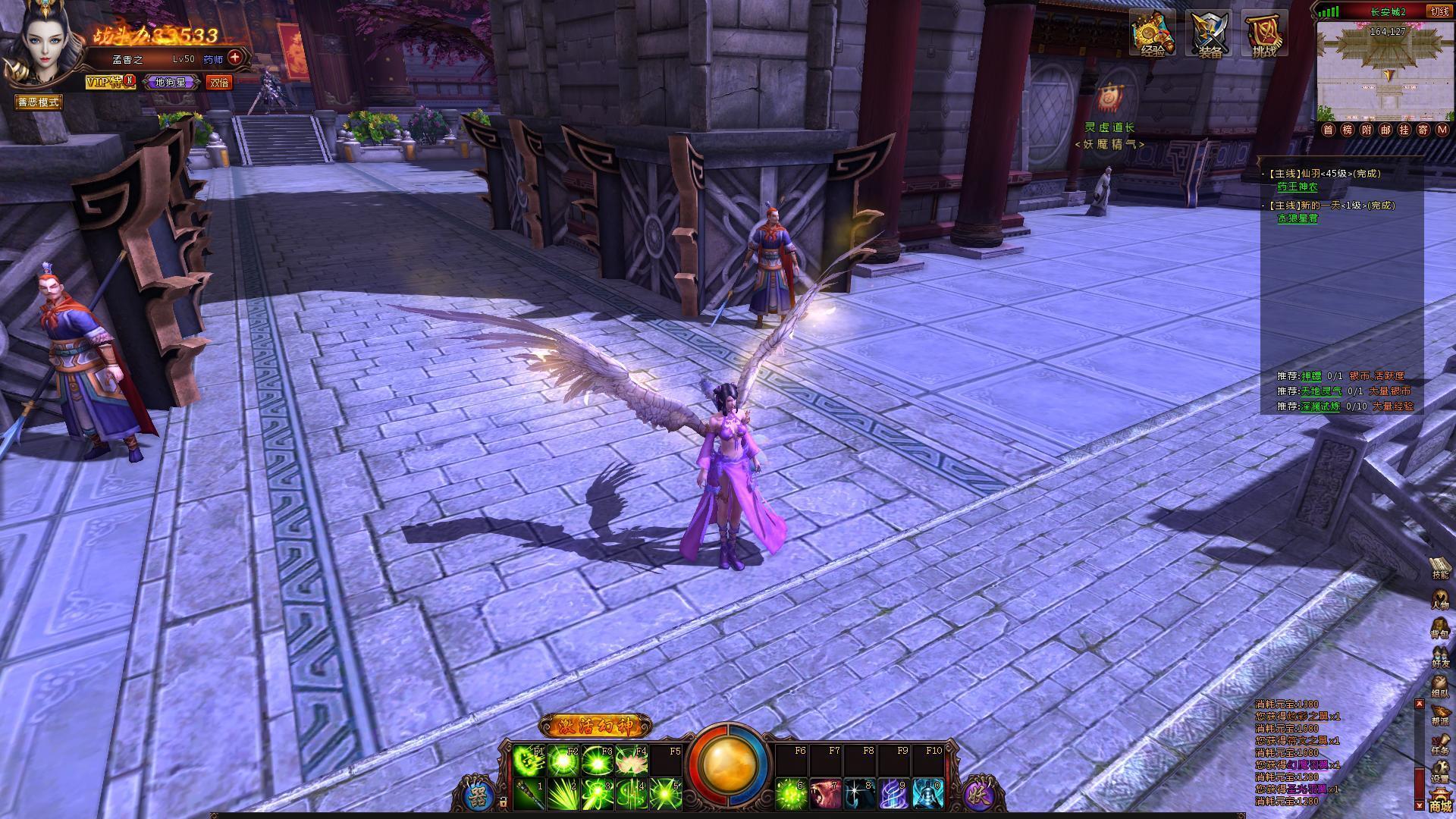Open the 挑战 challenge menu icon
Viewport: 1456px width, 819px height.
click(x=1264, y=34)
